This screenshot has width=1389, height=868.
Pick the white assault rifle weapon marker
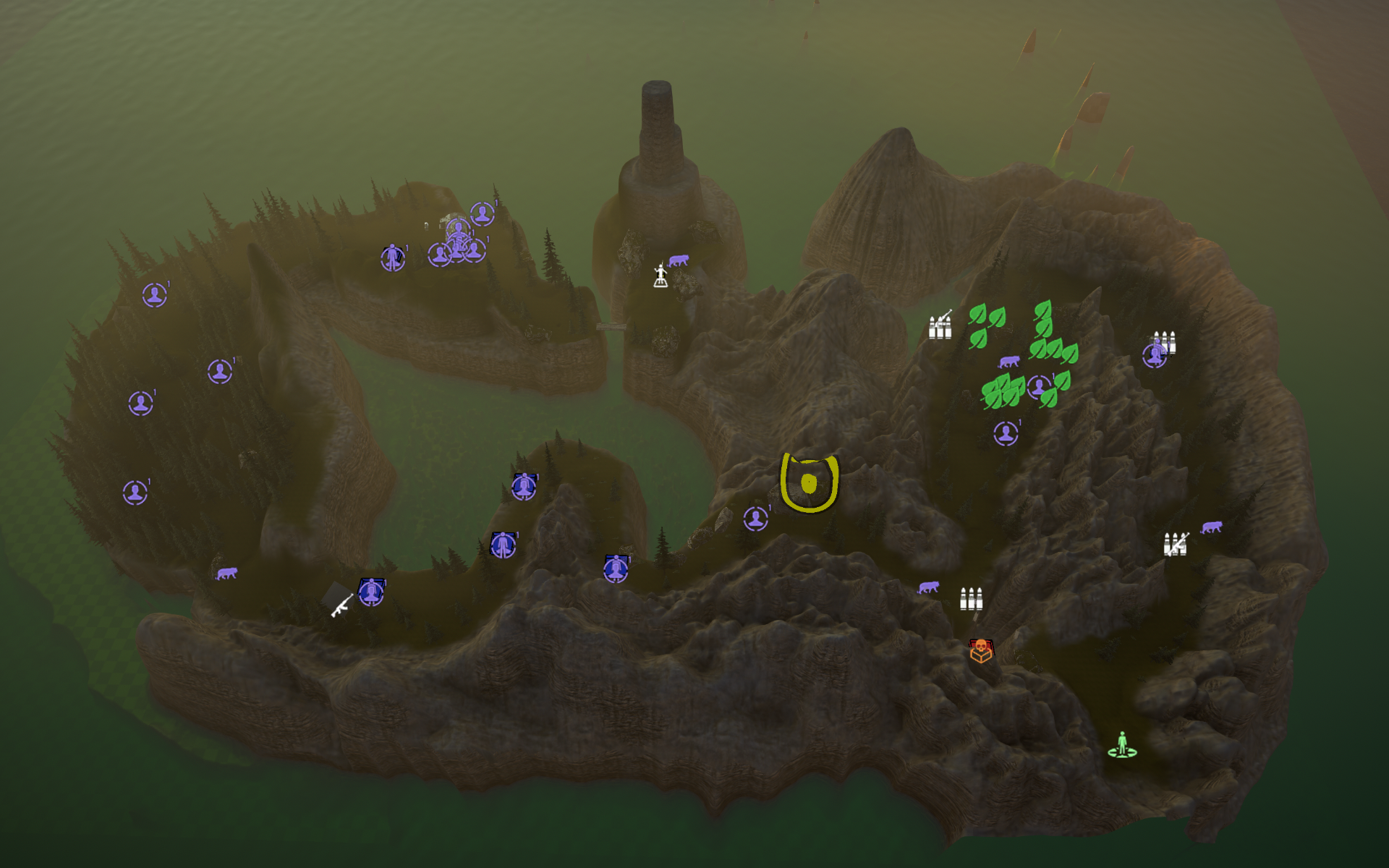click(341, 605)
